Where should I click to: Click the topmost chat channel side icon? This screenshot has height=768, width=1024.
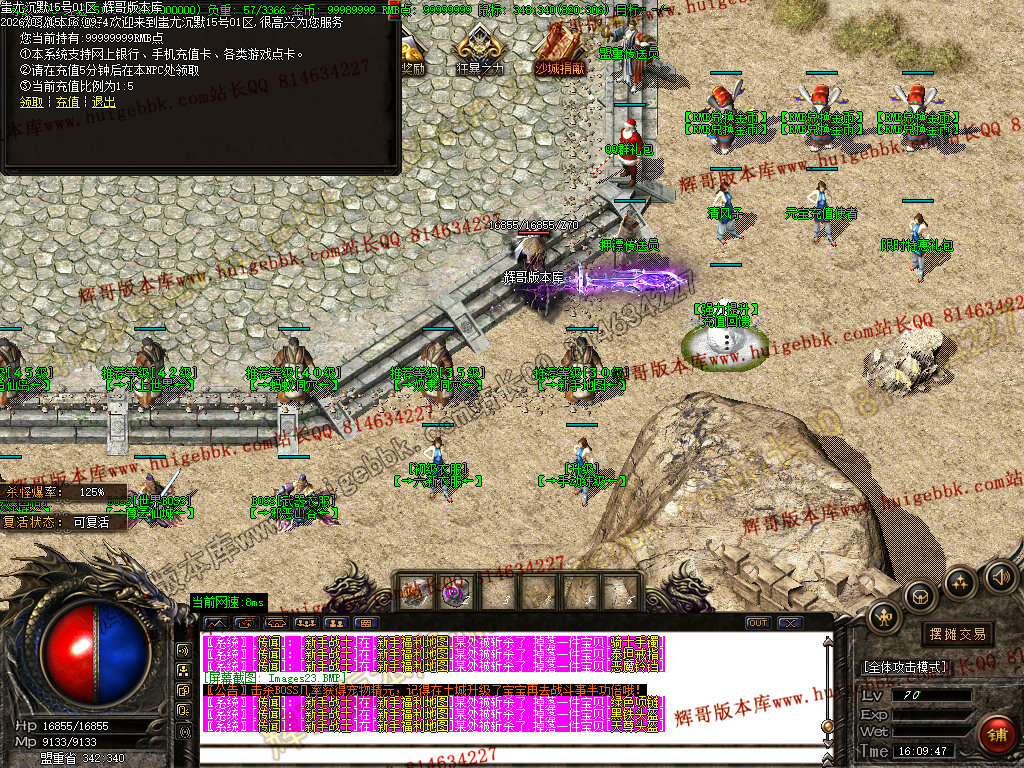[183, 649]
